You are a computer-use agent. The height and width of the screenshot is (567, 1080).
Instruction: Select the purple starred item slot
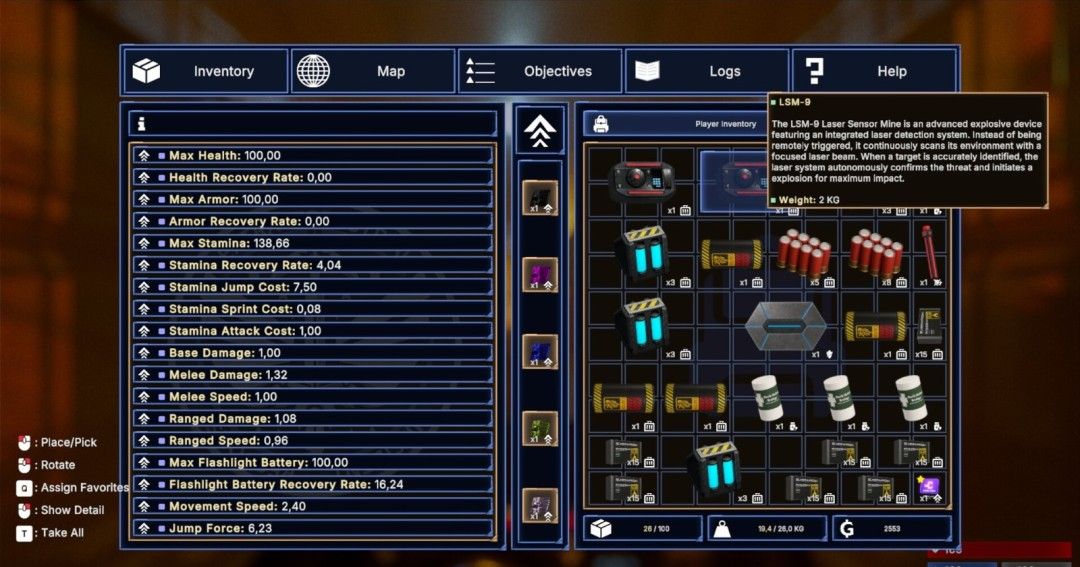[929, 487]
